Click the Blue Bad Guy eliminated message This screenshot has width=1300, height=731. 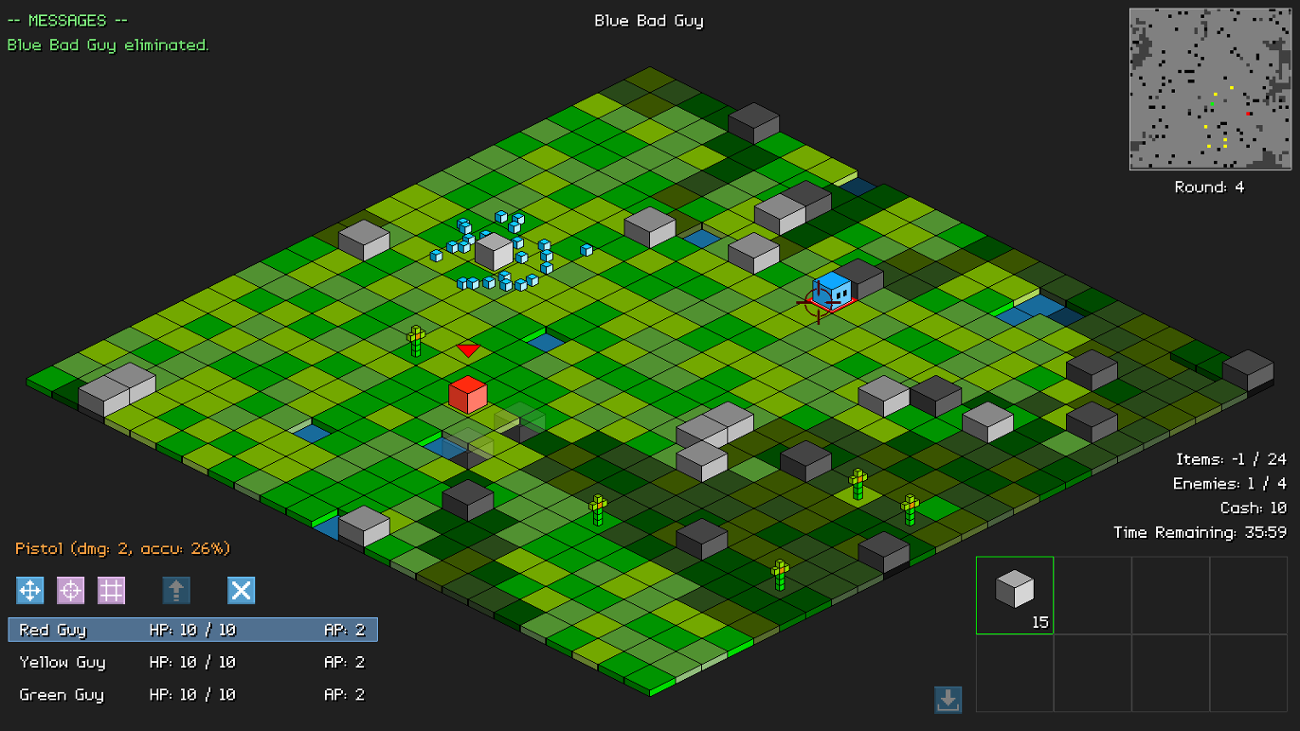click(x=108, y=44)
